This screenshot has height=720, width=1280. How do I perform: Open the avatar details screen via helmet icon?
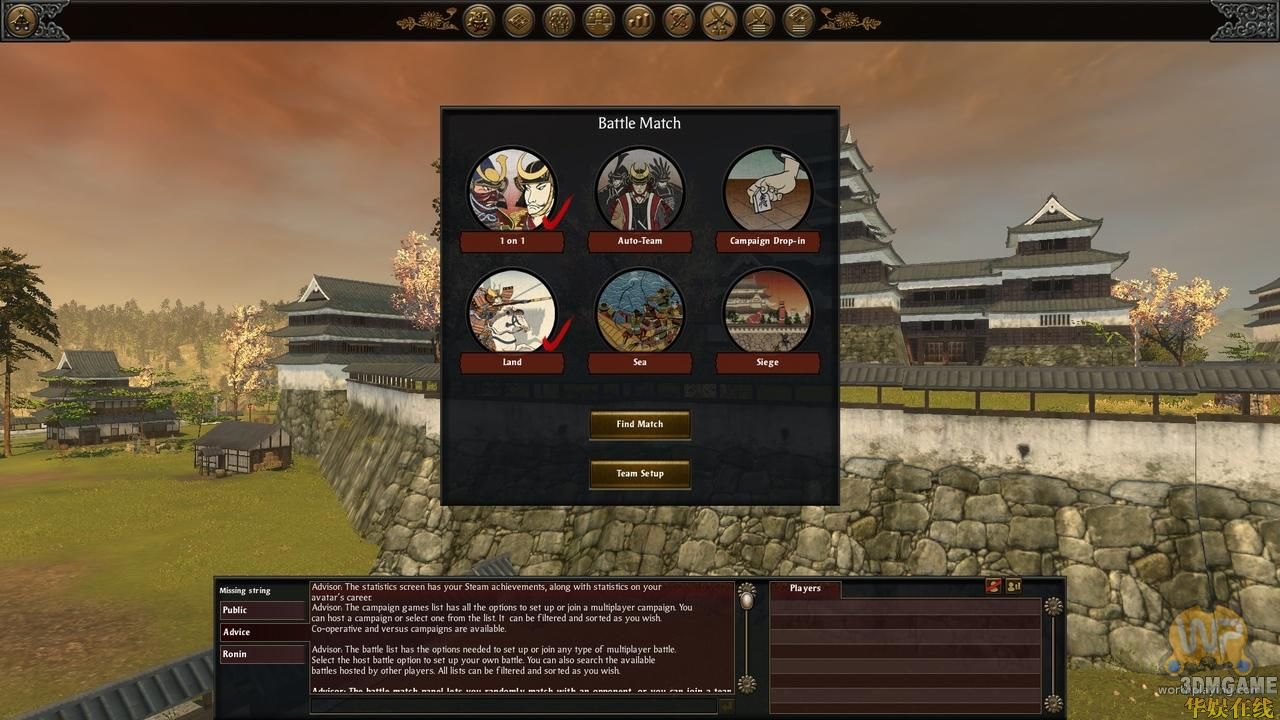(478, 20)
